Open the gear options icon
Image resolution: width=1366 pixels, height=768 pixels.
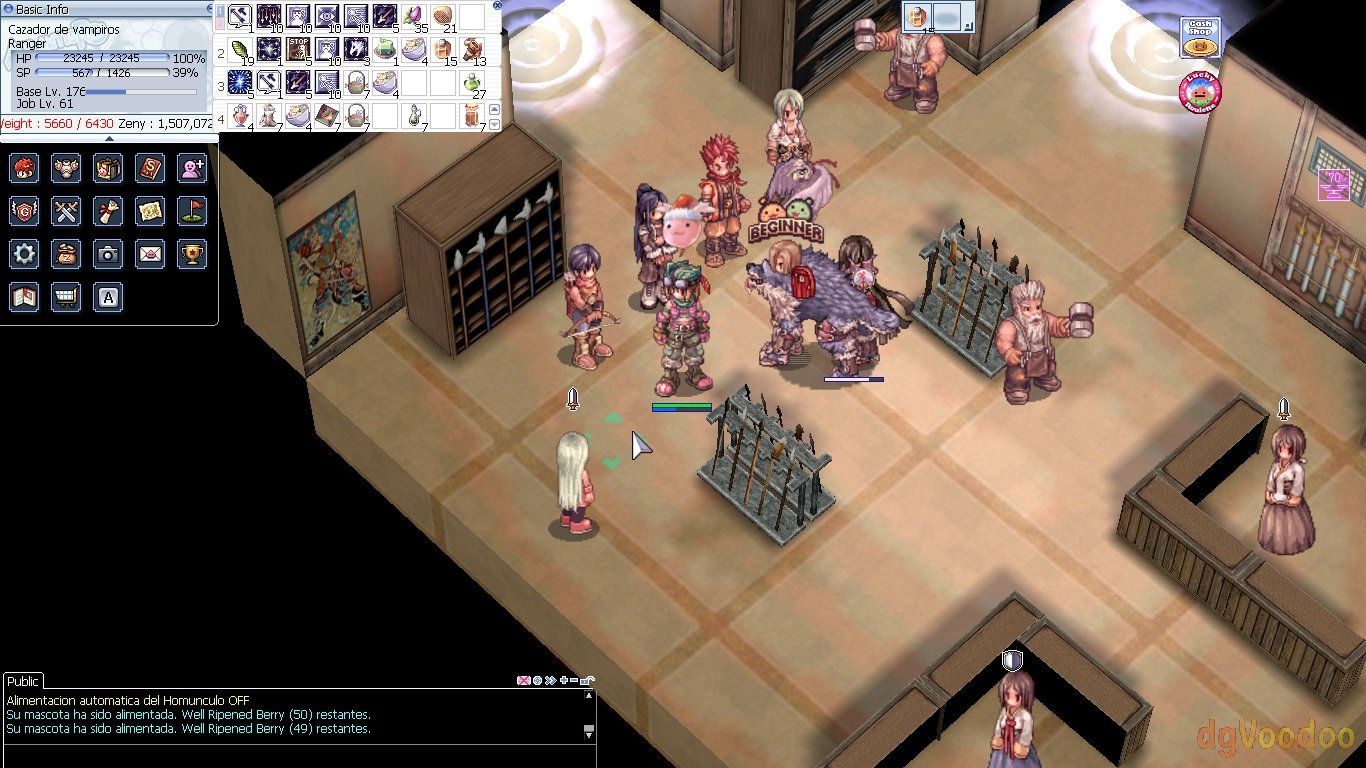[x=24, y=254]
